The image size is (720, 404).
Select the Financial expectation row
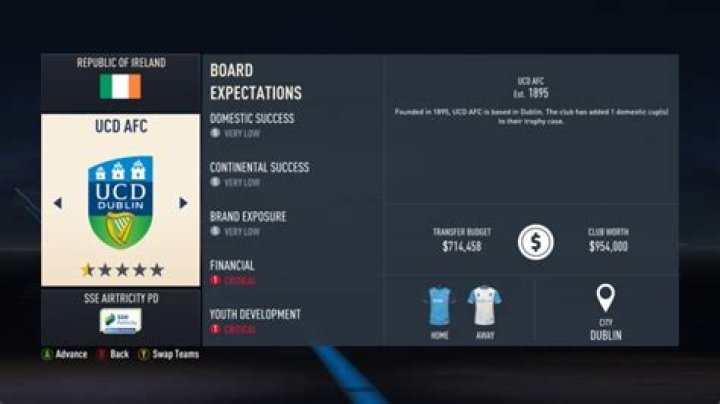(x=232, y=272)
